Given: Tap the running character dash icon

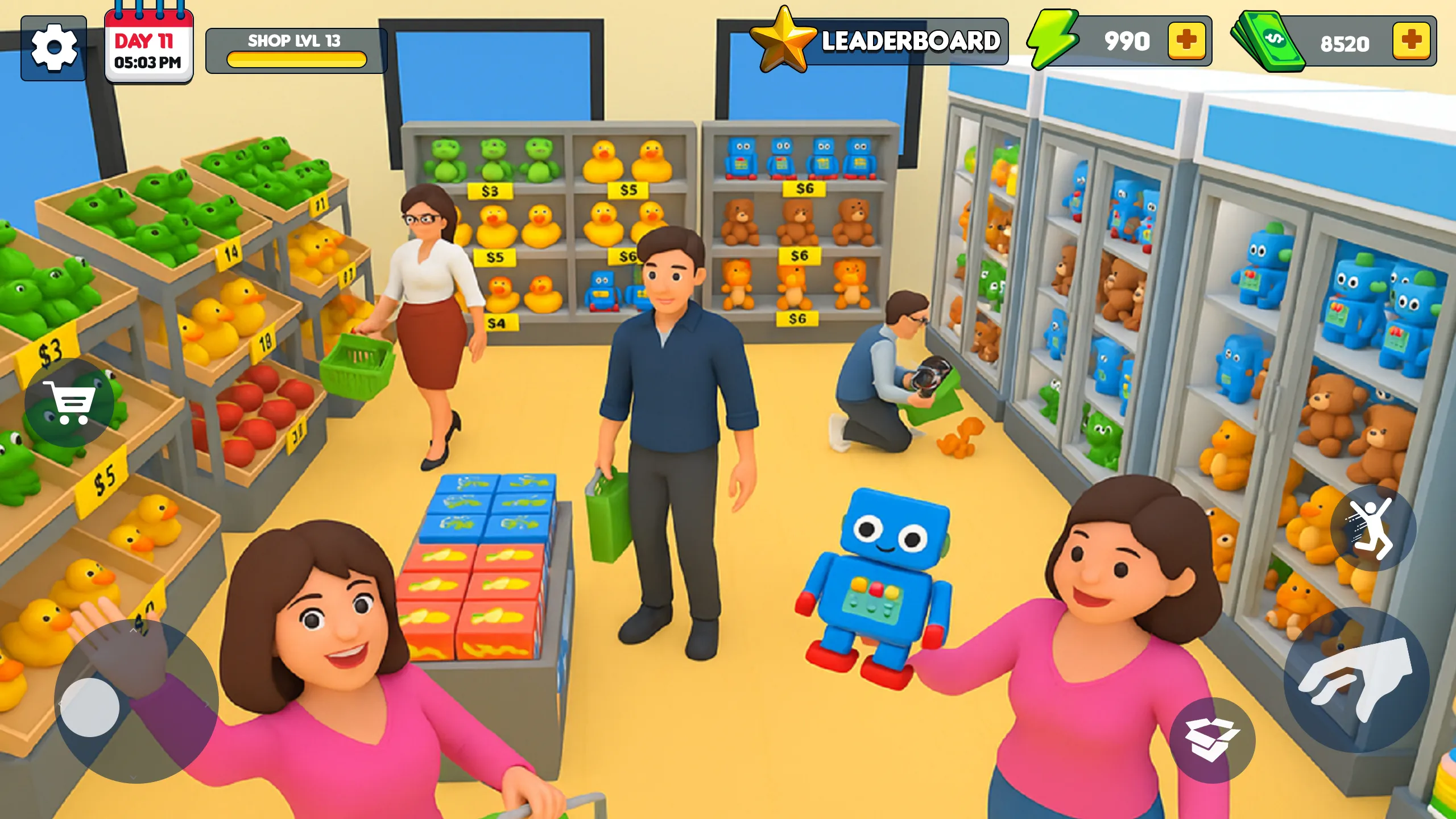Looking at the screenshot, I should click(1372, 529).
